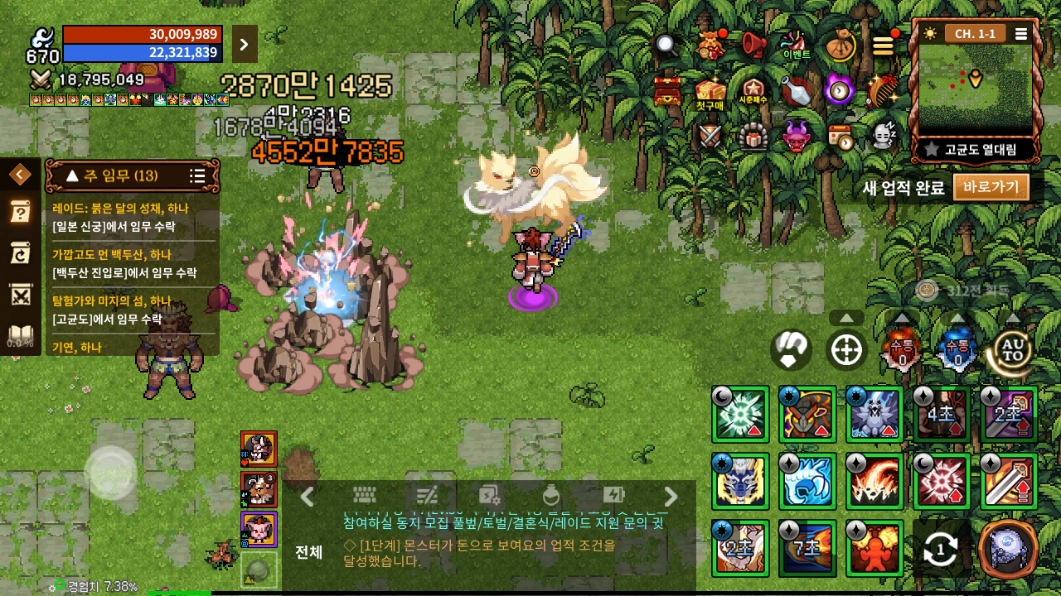
Task: Open the 이벤트 event menu
Action: 796,44
